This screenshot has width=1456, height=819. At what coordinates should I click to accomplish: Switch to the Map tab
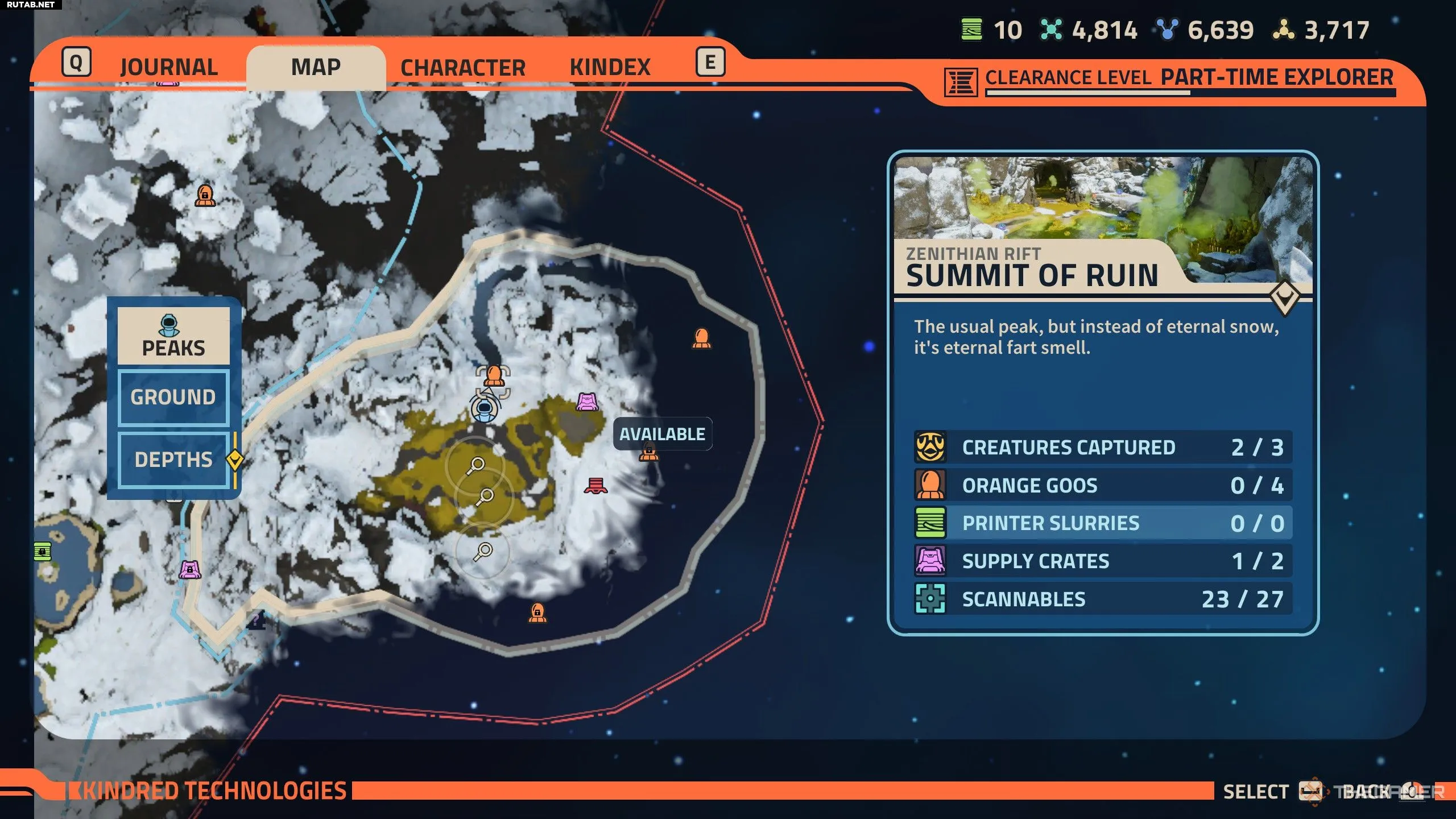click(x=316, y=67)
